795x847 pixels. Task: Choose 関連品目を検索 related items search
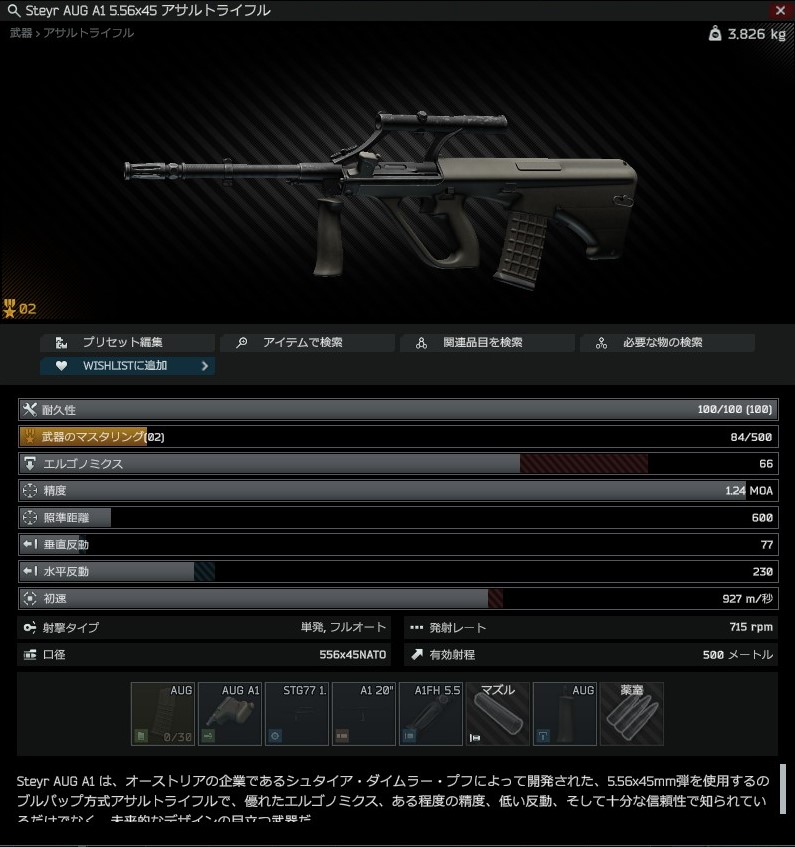[487, 343]
